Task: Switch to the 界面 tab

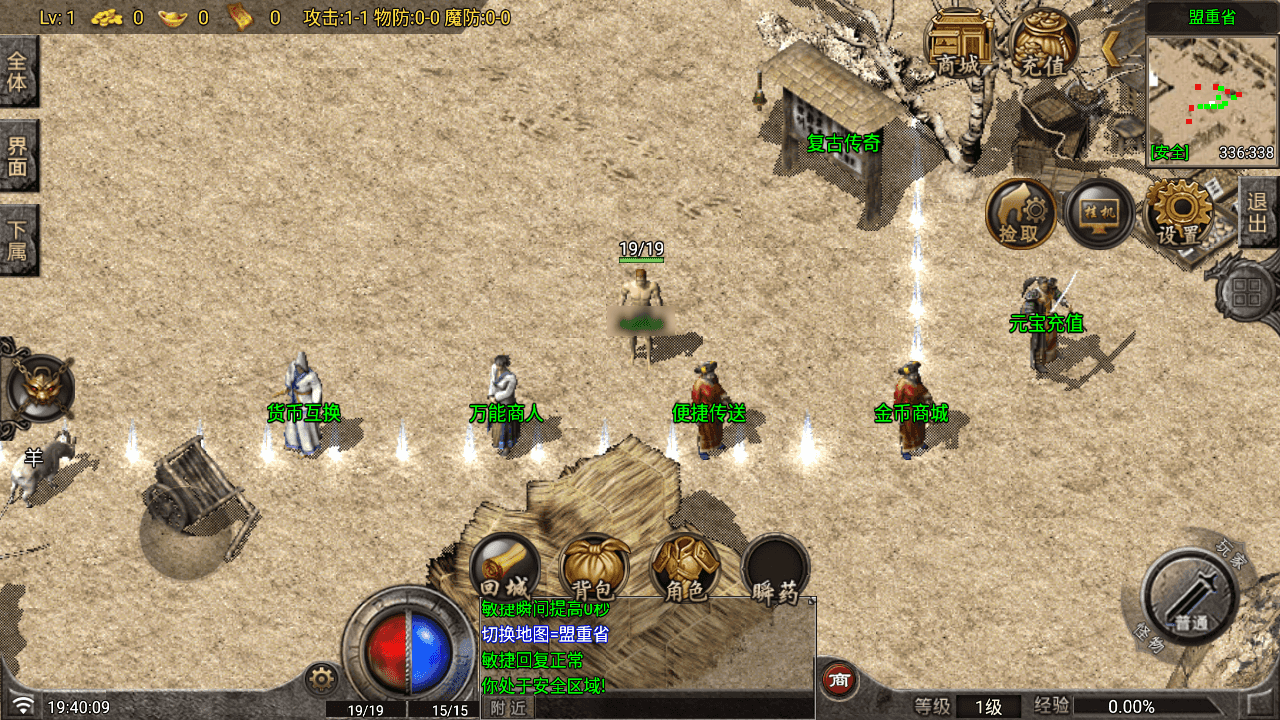Action: (x=18, y=156)
